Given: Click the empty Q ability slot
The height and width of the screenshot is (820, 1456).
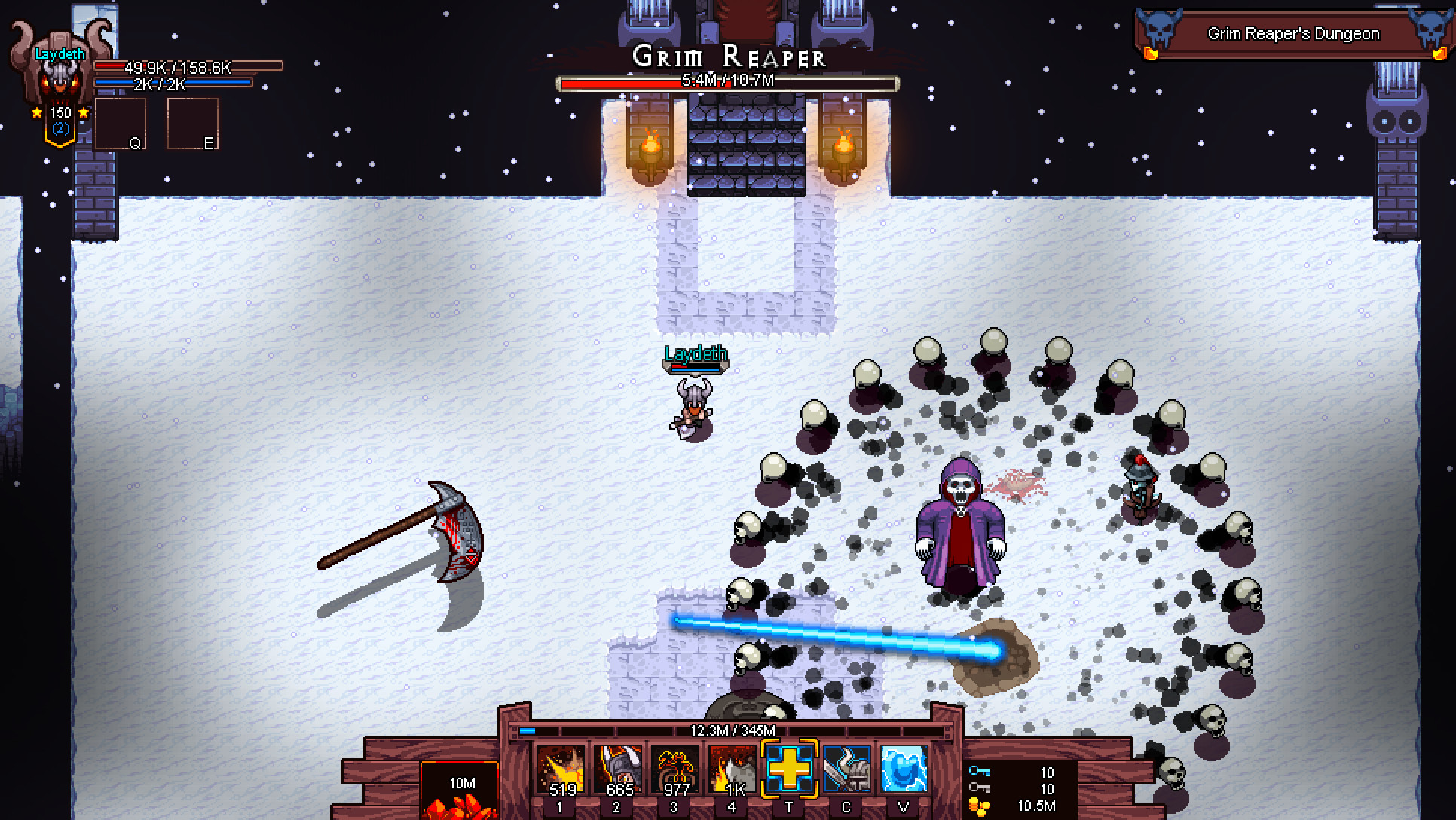Looking at the screenshot, I should (121, 123).
